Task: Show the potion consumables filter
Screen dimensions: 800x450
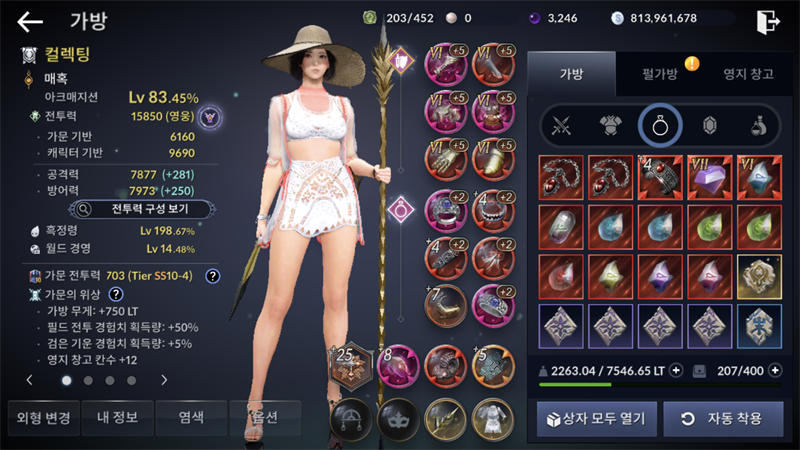Action: (759, 125)
